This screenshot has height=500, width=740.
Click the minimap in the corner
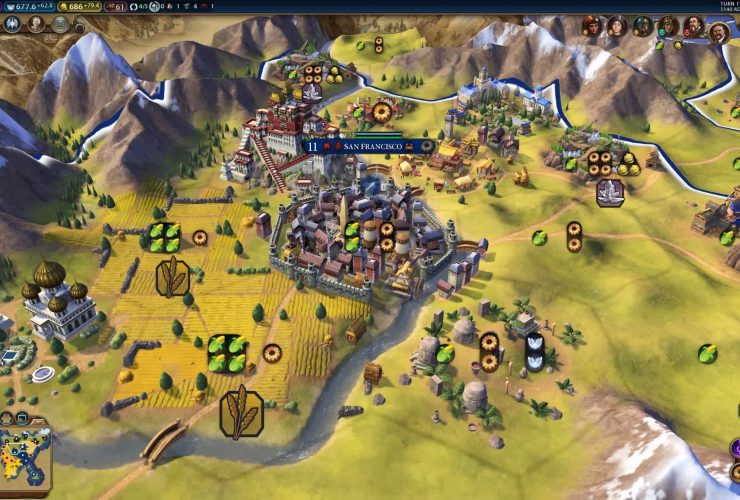pyautogui.click(x=25, y=458)
